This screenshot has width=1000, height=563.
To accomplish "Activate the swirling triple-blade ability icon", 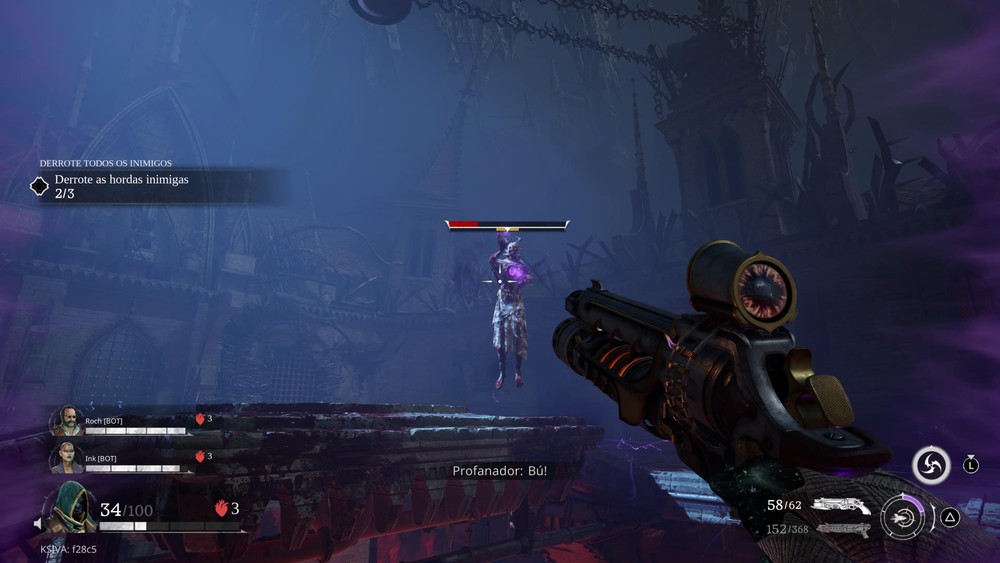I will tap(931, 465).
